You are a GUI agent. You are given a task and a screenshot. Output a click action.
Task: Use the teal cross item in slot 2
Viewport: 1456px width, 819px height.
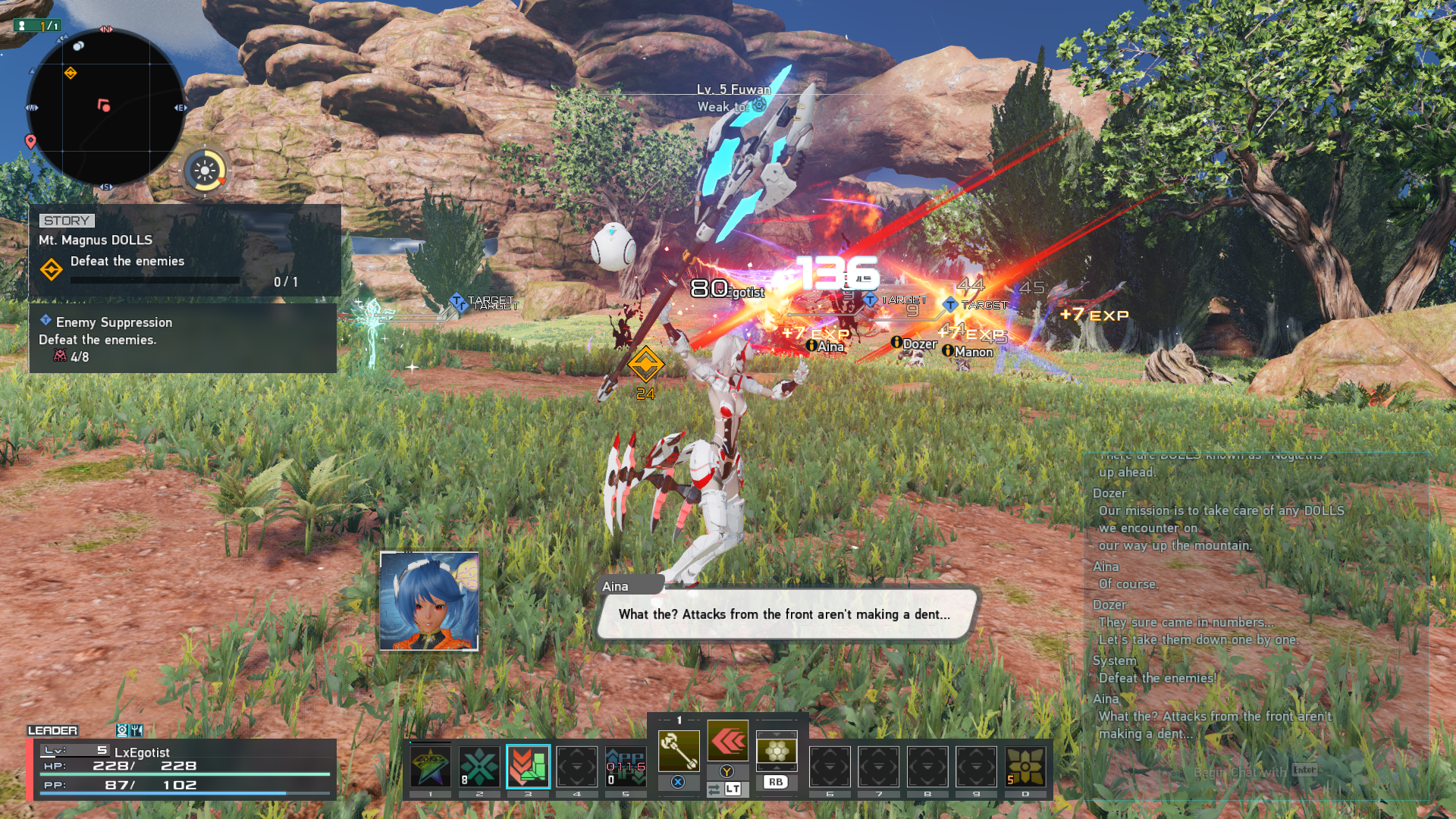tap(479, 766)
